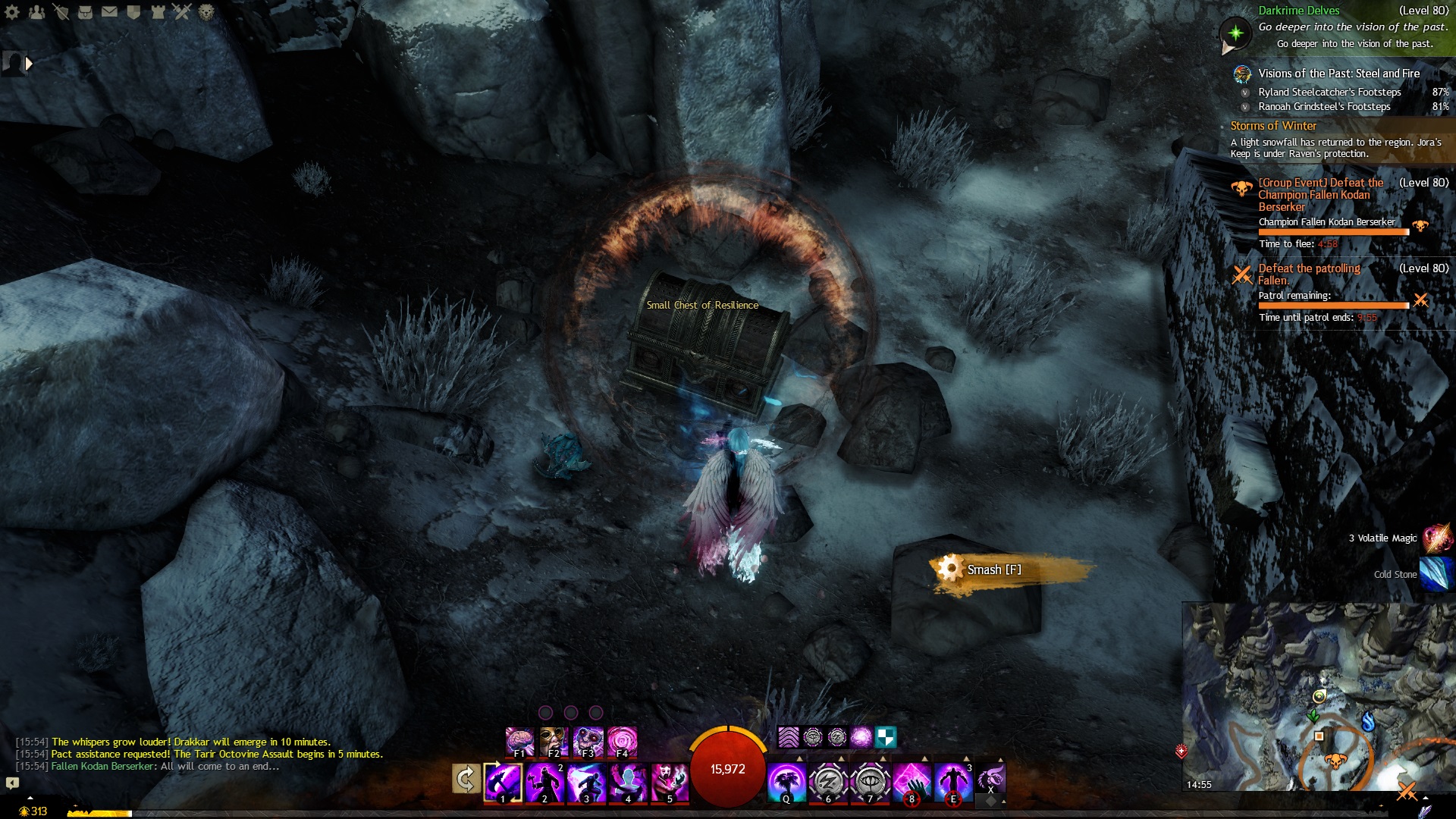The height and width of the screenshot is (819, 1456).
Task: Open the Black Lion Trading Post lion icon
Action: pyautogui.click(x=206, y=11)
